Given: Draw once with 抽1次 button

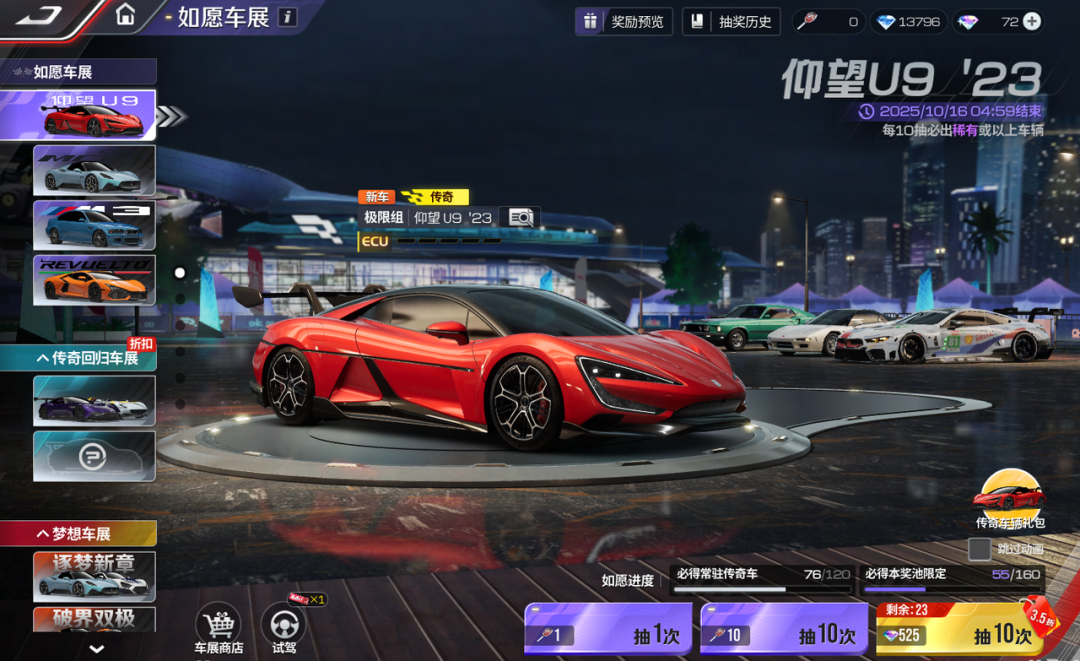Looking at the screenshot, I should click(608, 633).
